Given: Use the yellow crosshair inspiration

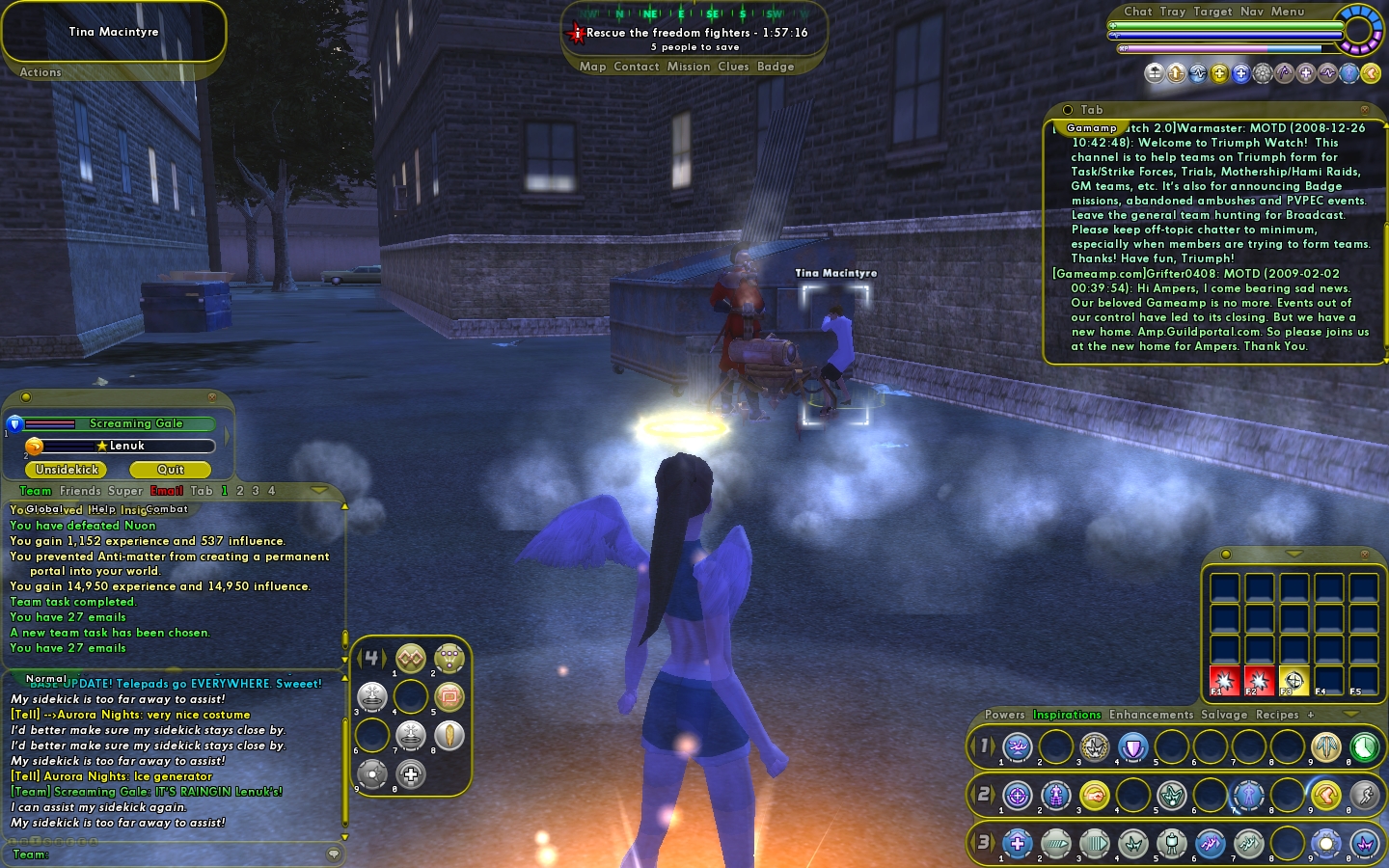Looking at the screenshot, I should [1294, 680].
